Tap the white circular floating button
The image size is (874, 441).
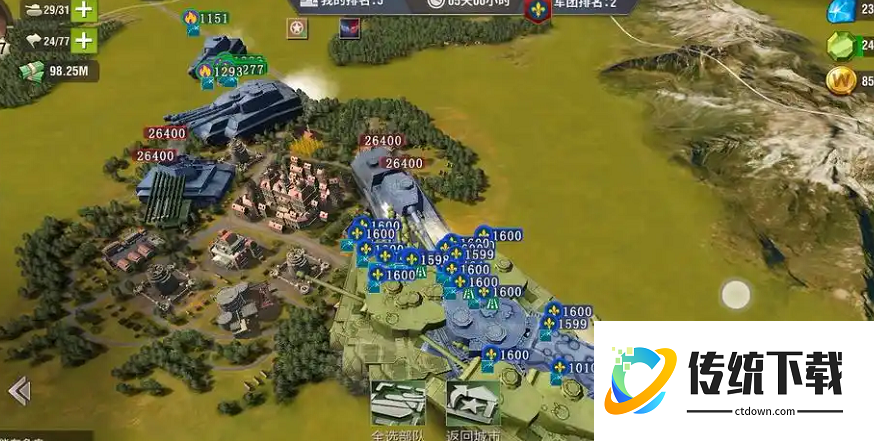tap(736, 294)
